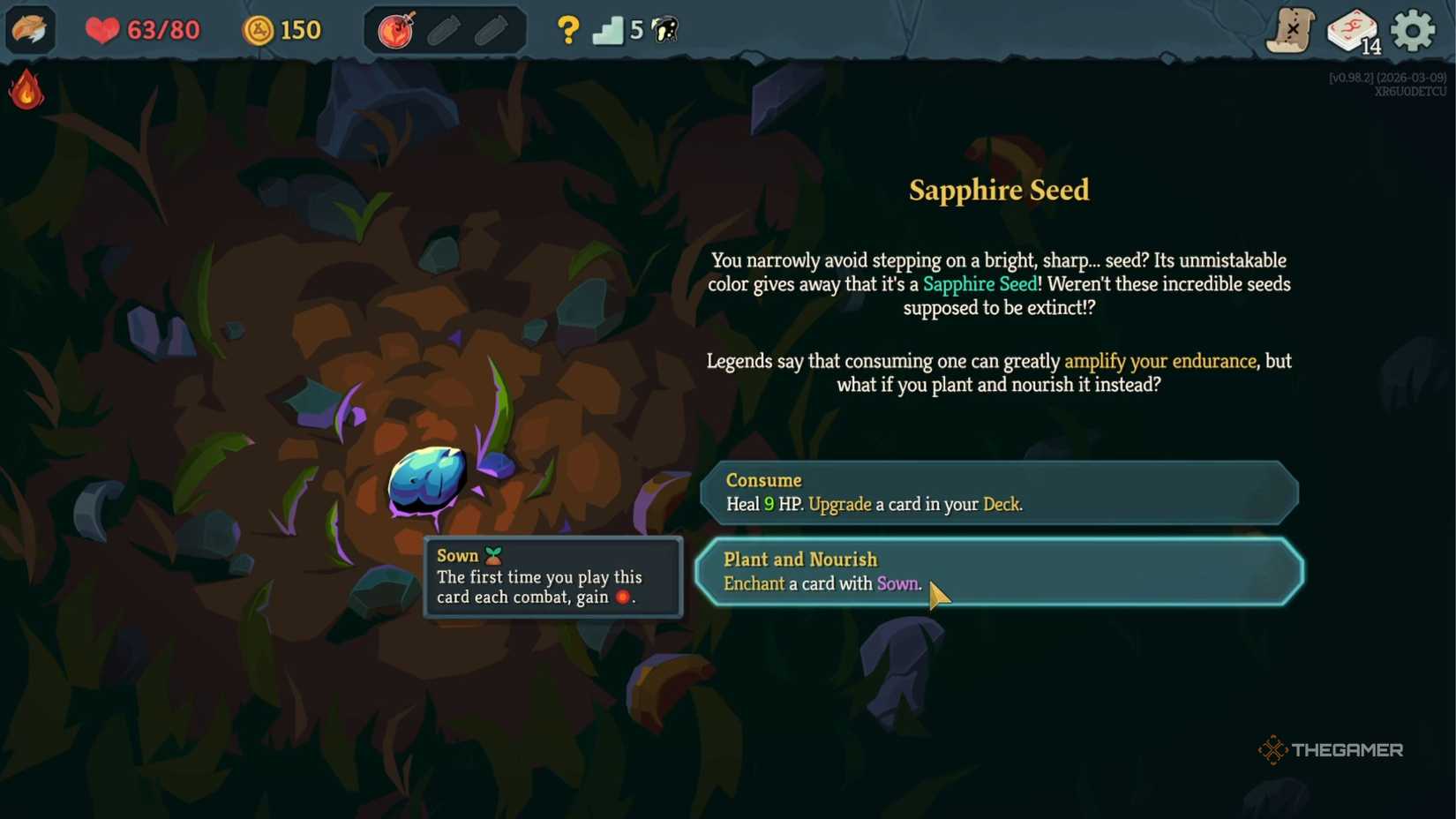Click the gold coin icon showing 150
Image resolution: width=1456 pixels, height=819 pixels.
tap(258, 29)
